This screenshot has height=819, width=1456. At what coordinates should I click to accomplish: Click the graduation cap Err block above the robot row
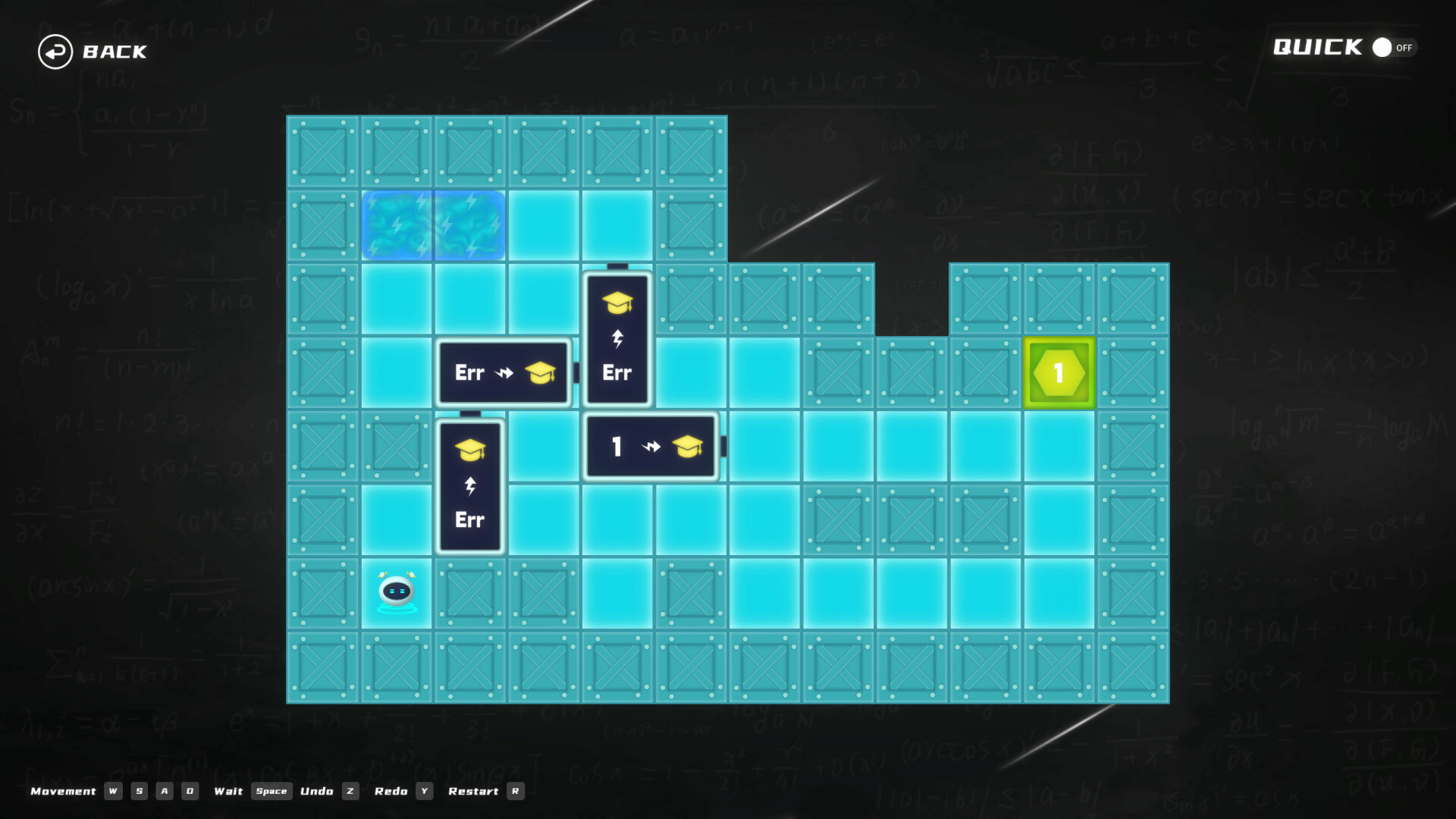(x=469, y=485)
